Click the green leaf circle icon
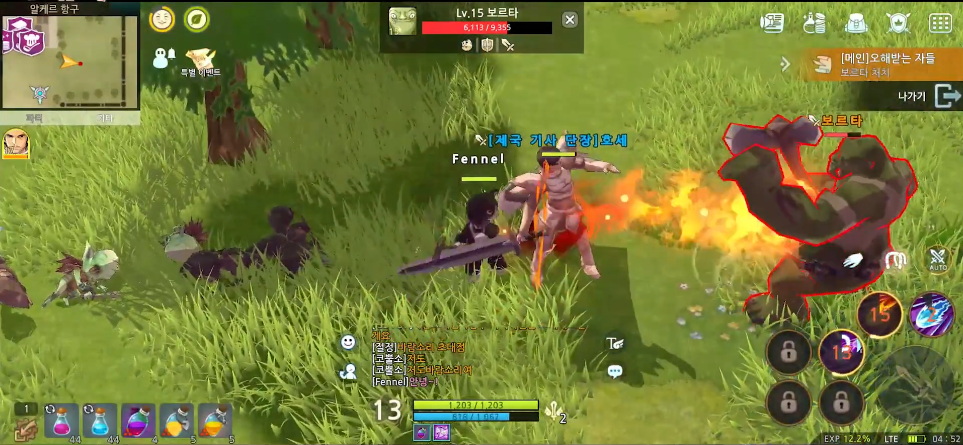The width and height of the screenshot is (963, 445). pyautogui.click(x=197, y=19)
